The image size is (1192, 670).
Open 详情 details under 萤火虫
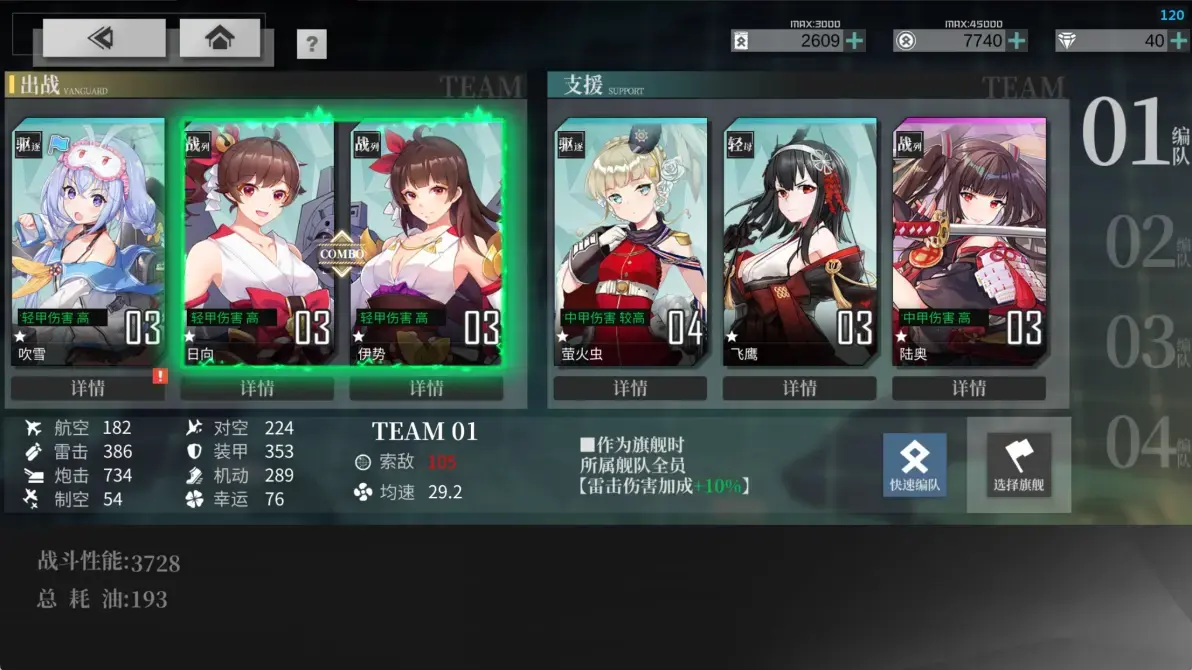click(630, 388)
